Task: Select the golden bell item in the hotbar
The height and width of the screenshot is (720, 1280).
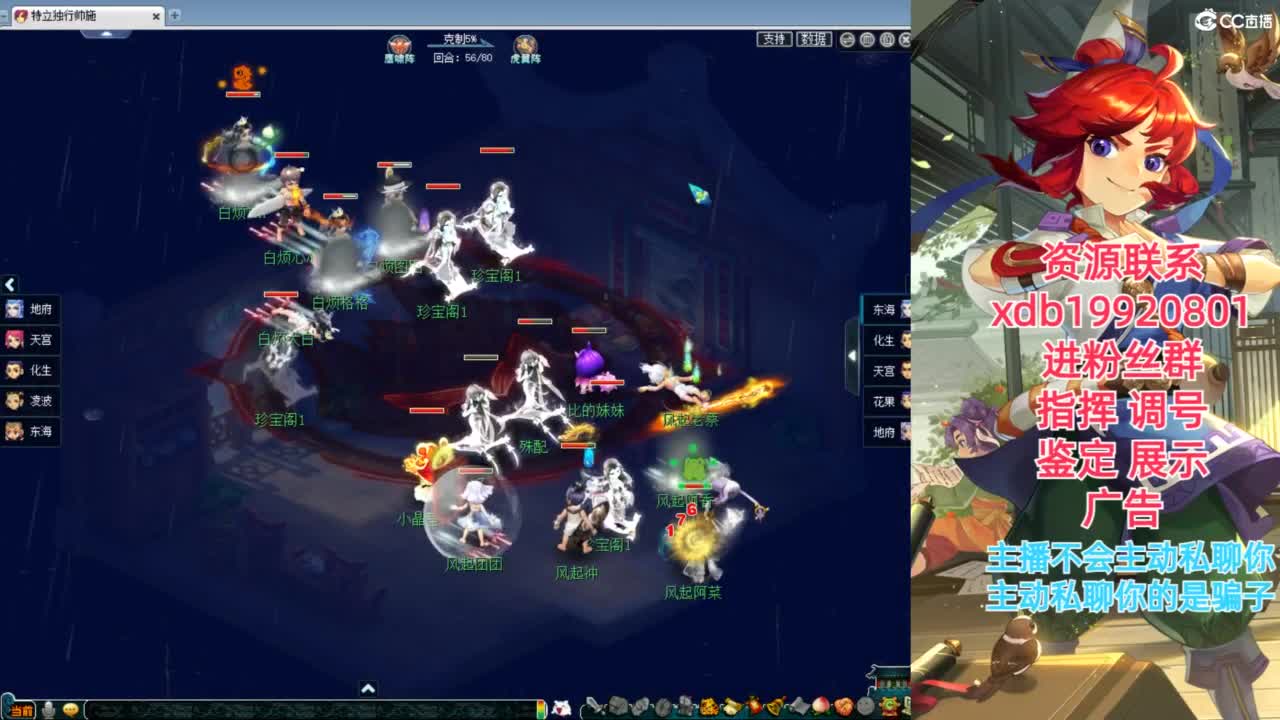Action: tap(774, 707)
